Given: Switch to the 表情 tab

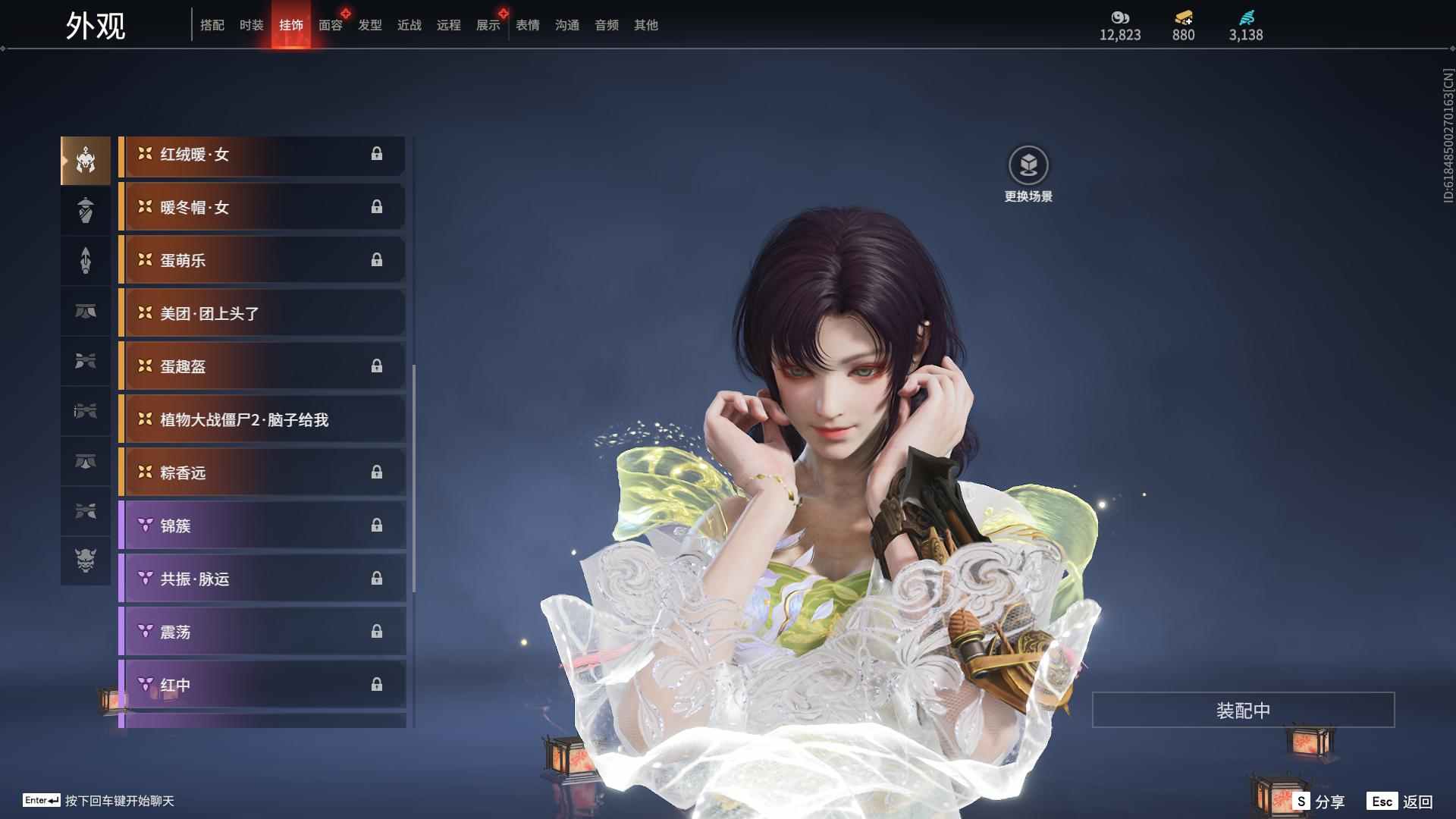Looking at the screenshot, I should 527,25.
